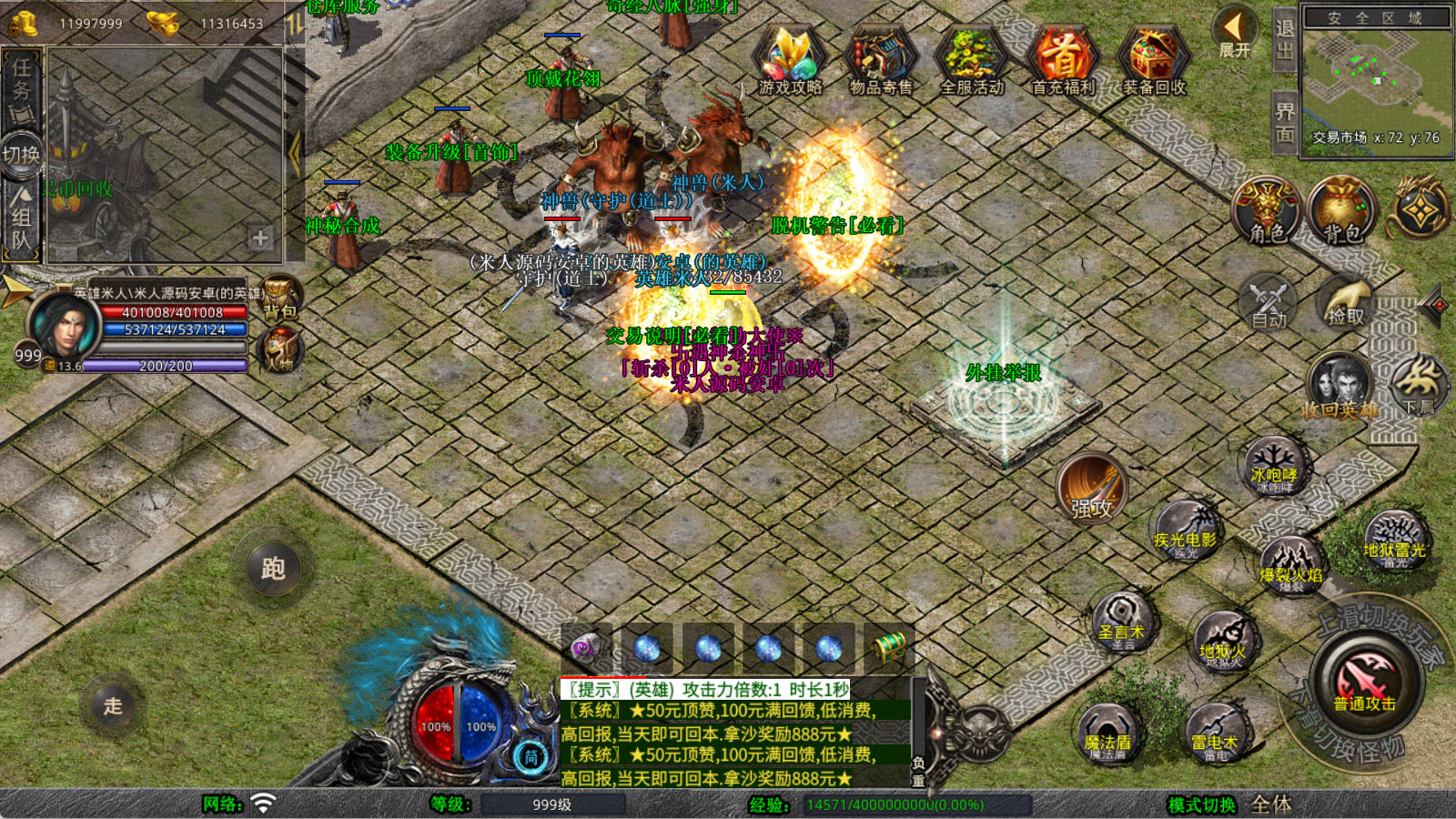Toggle 自动 auto-combat mode
The width and height of the screenshot is (1456, 819).
tap(1268, 302)
